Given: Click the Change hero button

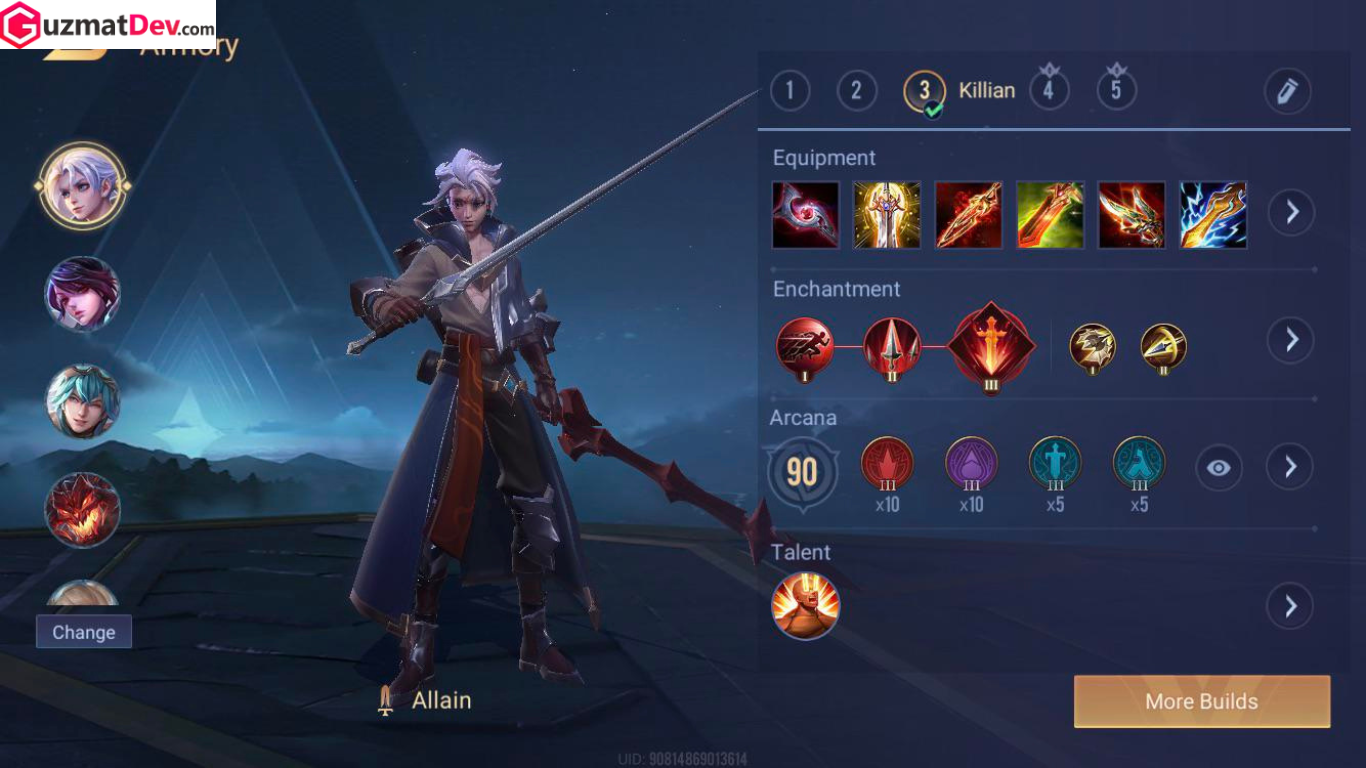Looking at the screenshot, I should pyautogui.click(x=84, y=632).
